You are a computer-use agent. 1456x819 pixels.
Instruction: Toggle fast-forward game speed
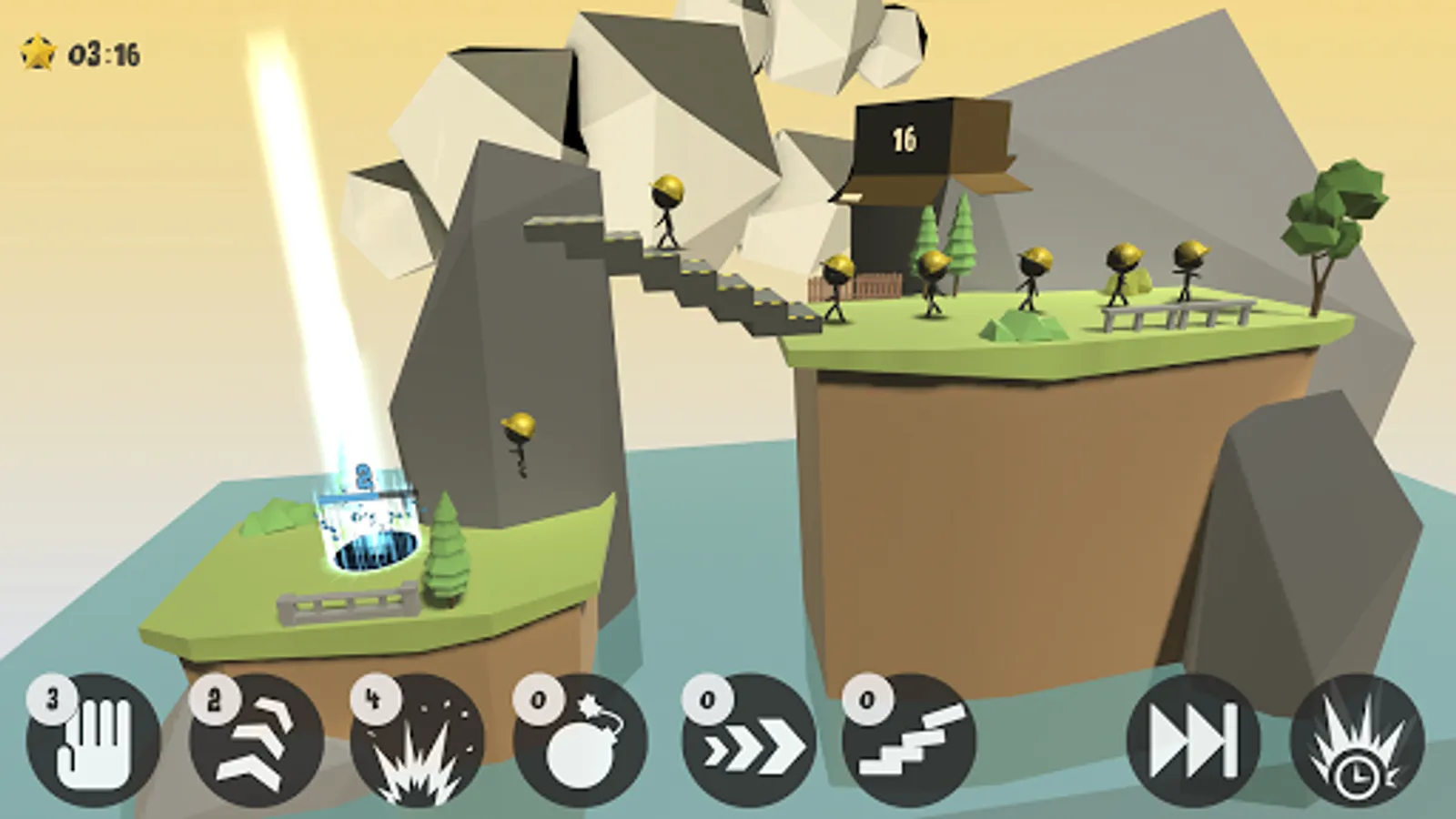pyautogui.click(x=1193, y=741)
